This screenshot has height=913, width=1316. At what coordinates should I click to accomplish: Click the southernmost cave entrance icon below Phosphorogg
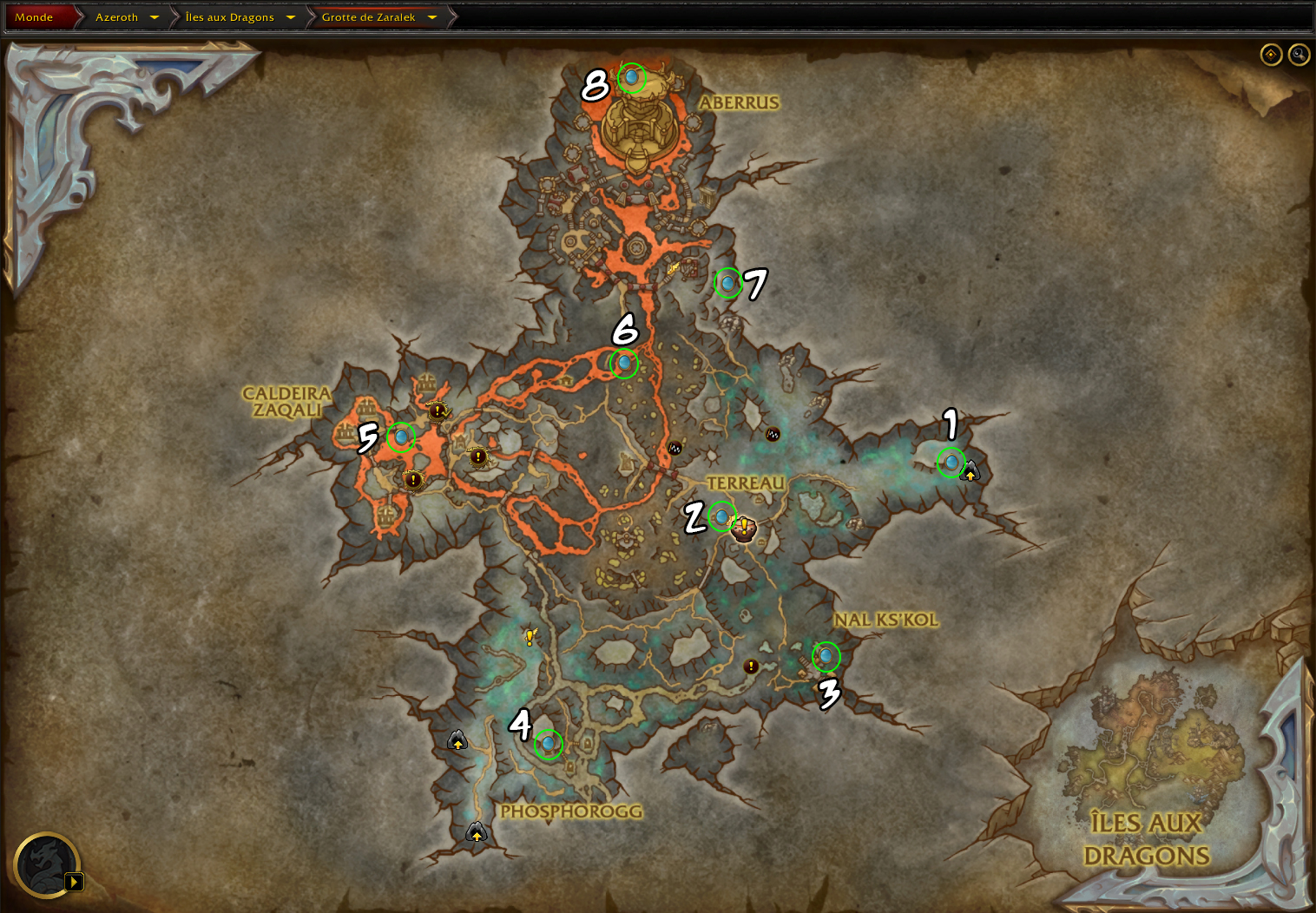tap(477, 832)
